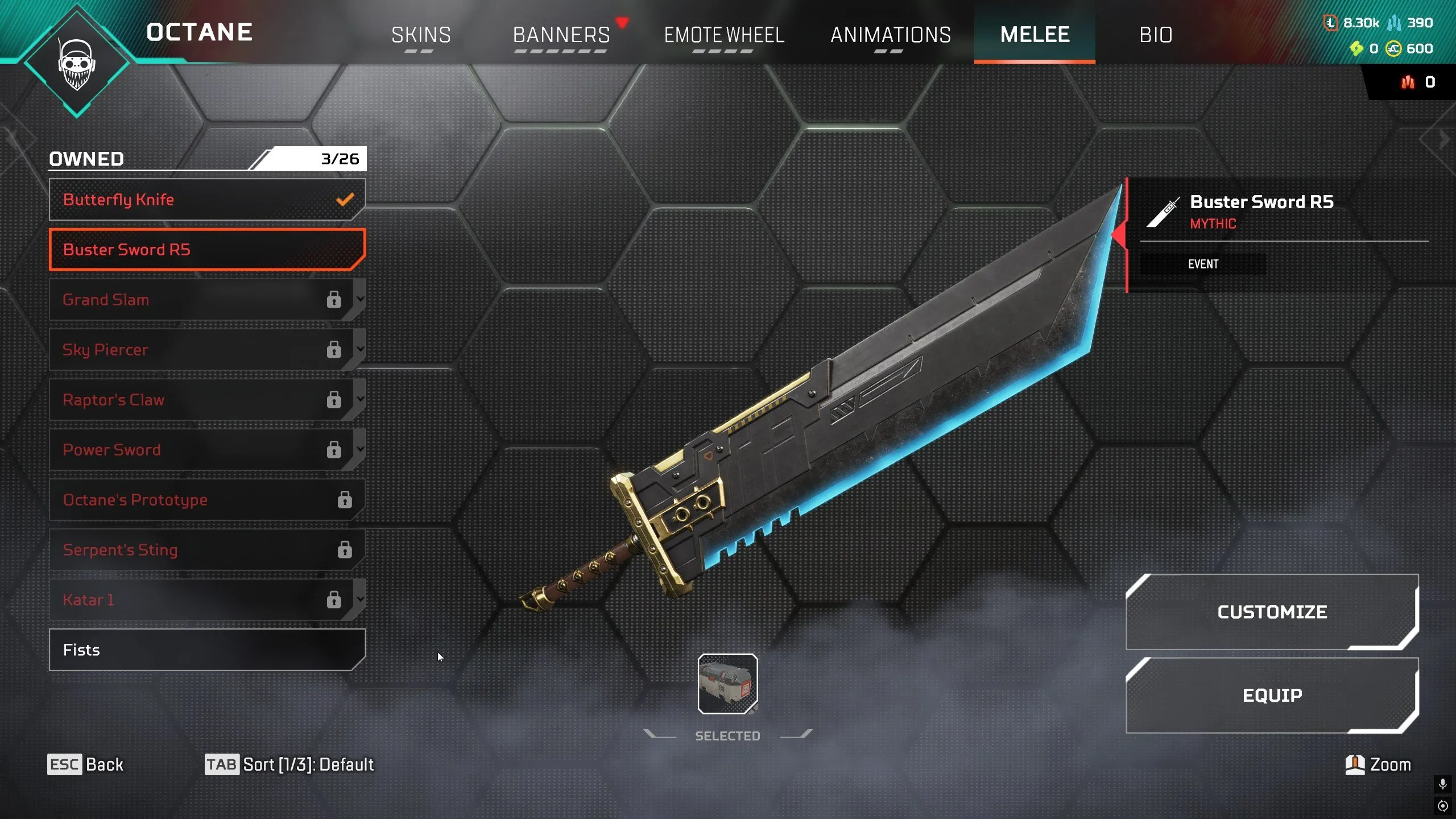The width and height of the screenshot is (1456, 819).
Task: Switch to the ANIMATIONS tab
Action: point(891,35)
